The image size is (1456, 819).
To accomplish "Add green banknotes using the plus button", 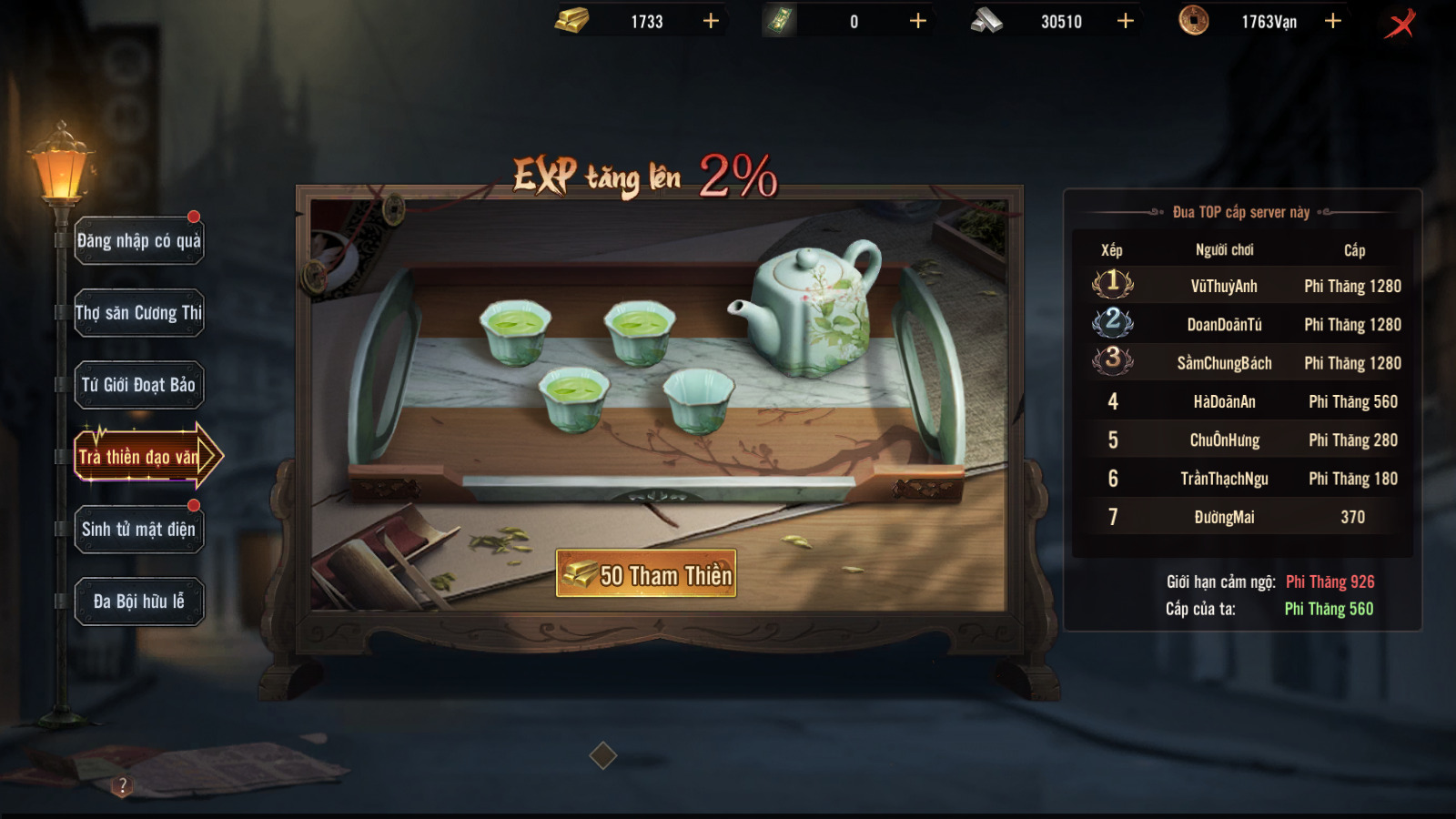I will click(x=918, y=21).
